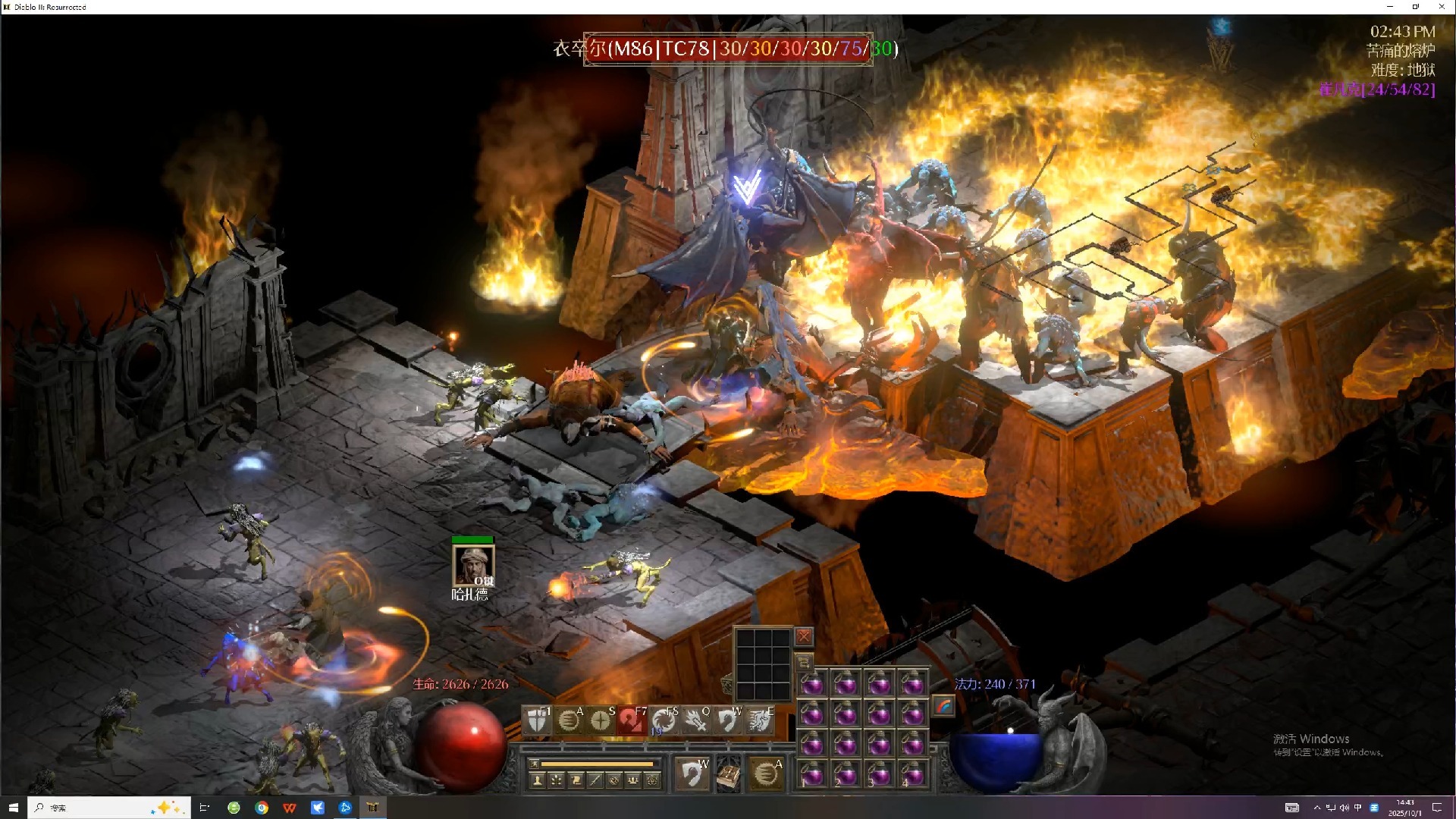Choose the F8 swirling ring skill
Image resolution: width=1456 pixels, height=819 pixels.
tap(663, 720)
